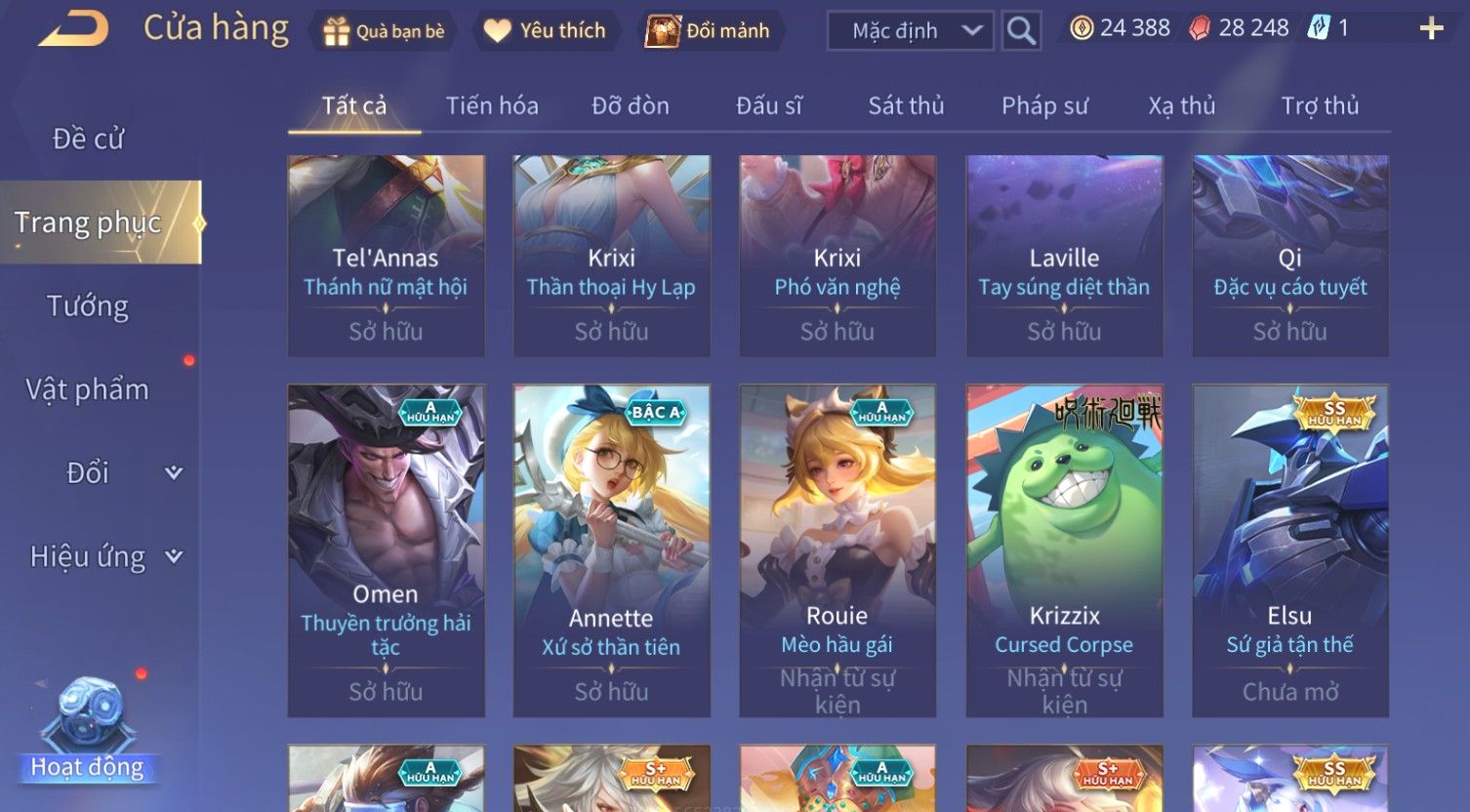This screenshot has width=1470, height=812.
Task: Open the Đề cử shop section
Action: [88, 139]
